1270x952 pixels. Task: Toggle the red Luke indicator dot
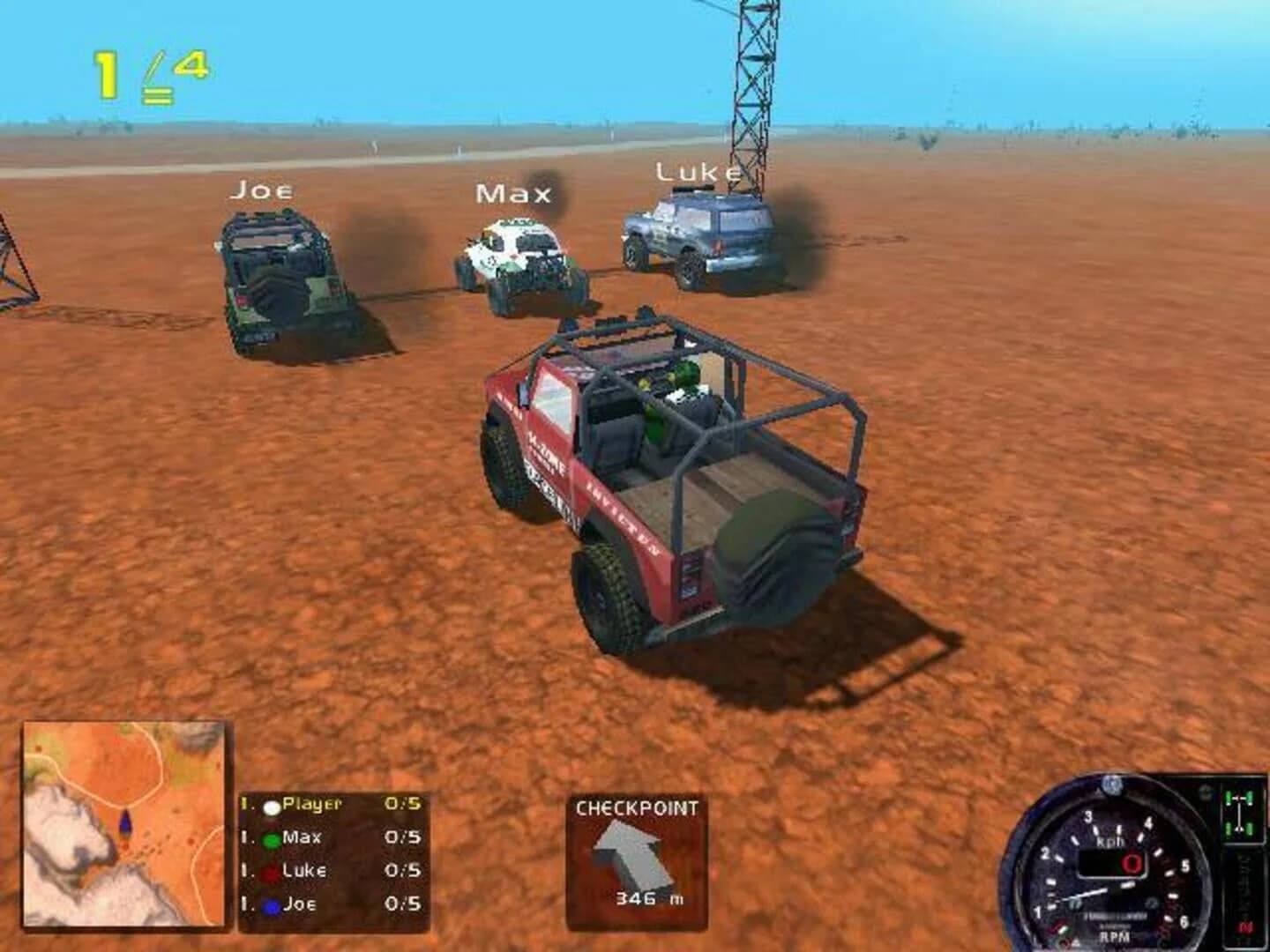click(x=269, y=873)
